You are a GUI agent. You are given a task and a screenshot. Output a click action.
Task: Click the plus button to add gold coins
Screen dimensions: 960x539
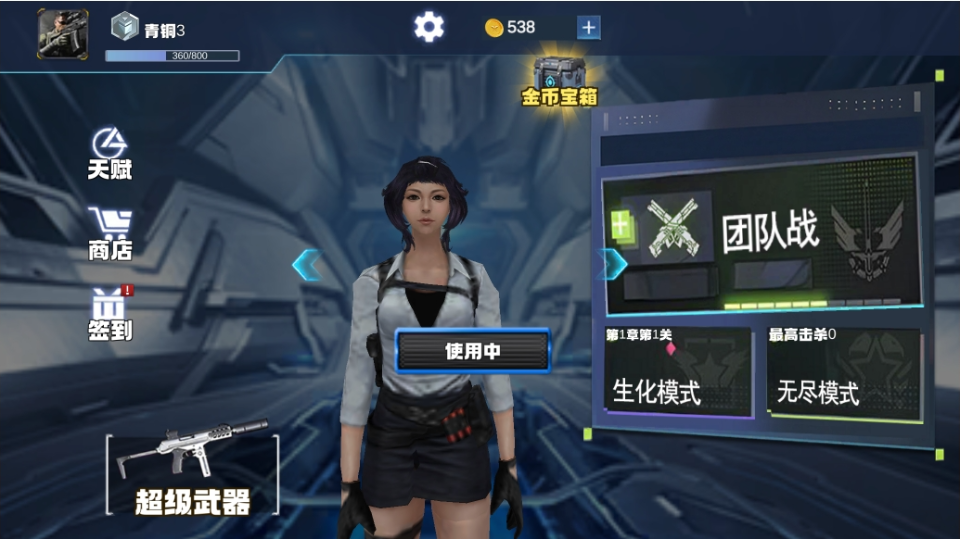(589, 28)
